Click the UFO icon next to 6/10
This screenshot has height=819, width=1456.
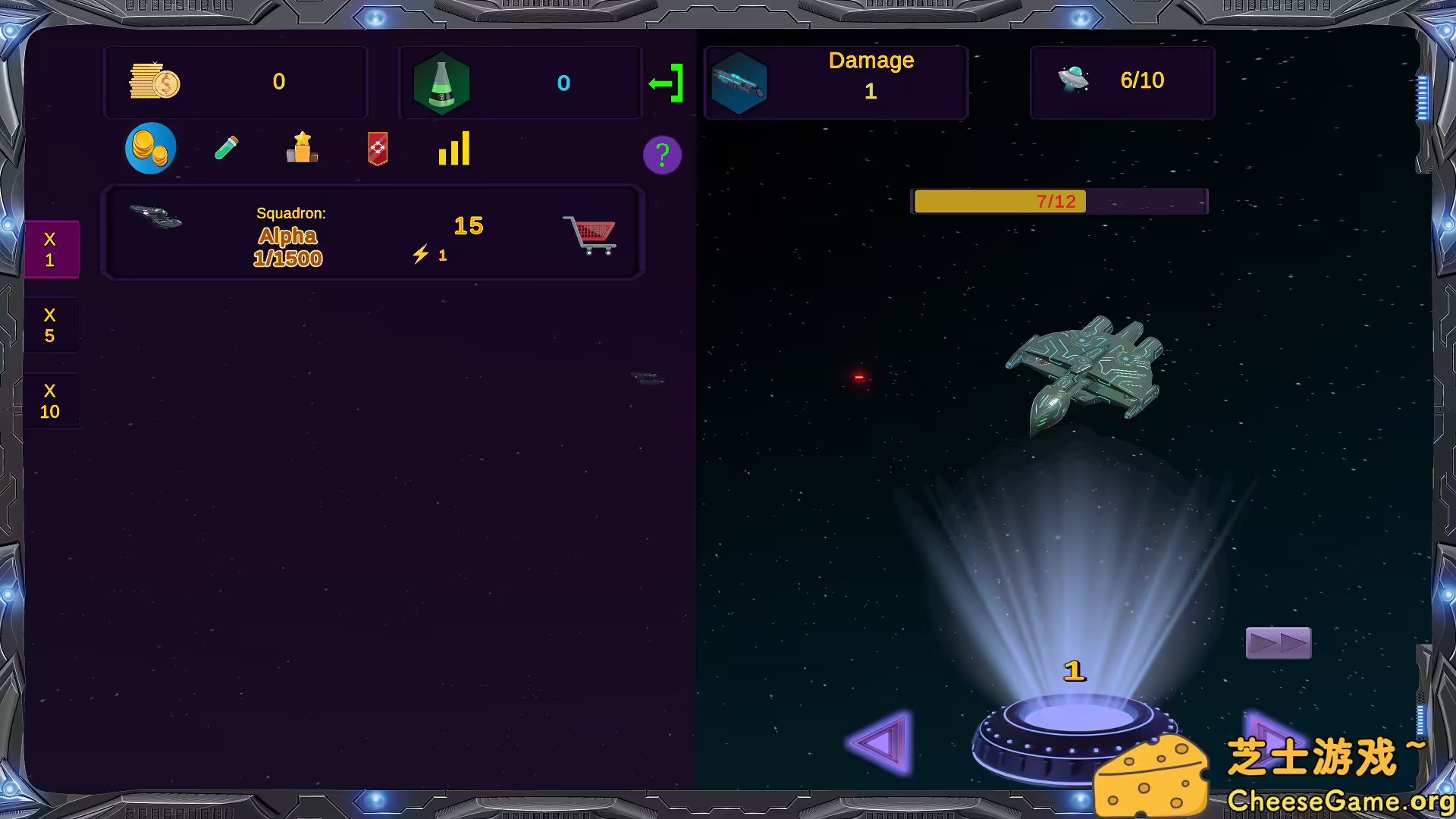1074,79
